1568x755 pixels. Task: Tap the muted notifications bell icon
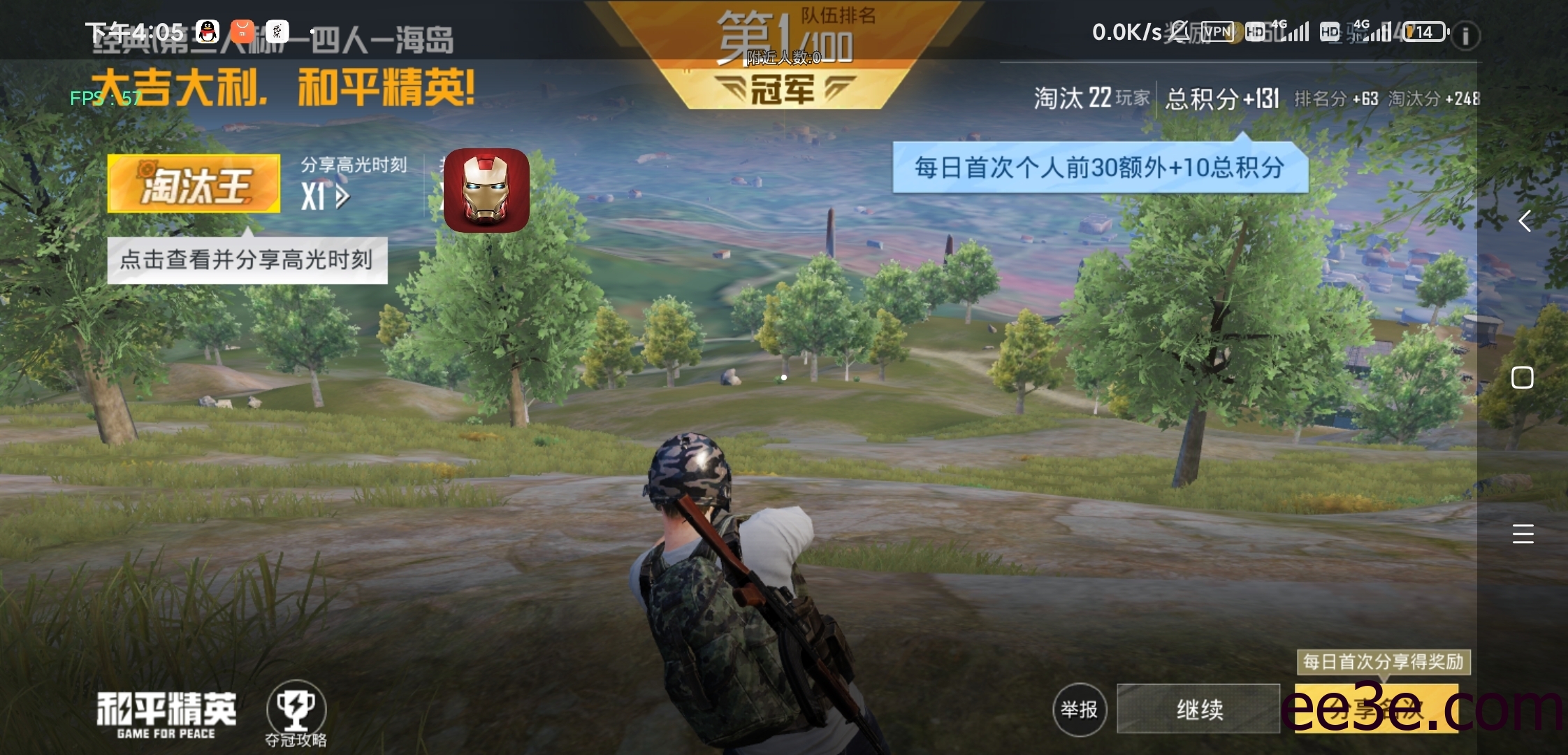[1177, 31]
